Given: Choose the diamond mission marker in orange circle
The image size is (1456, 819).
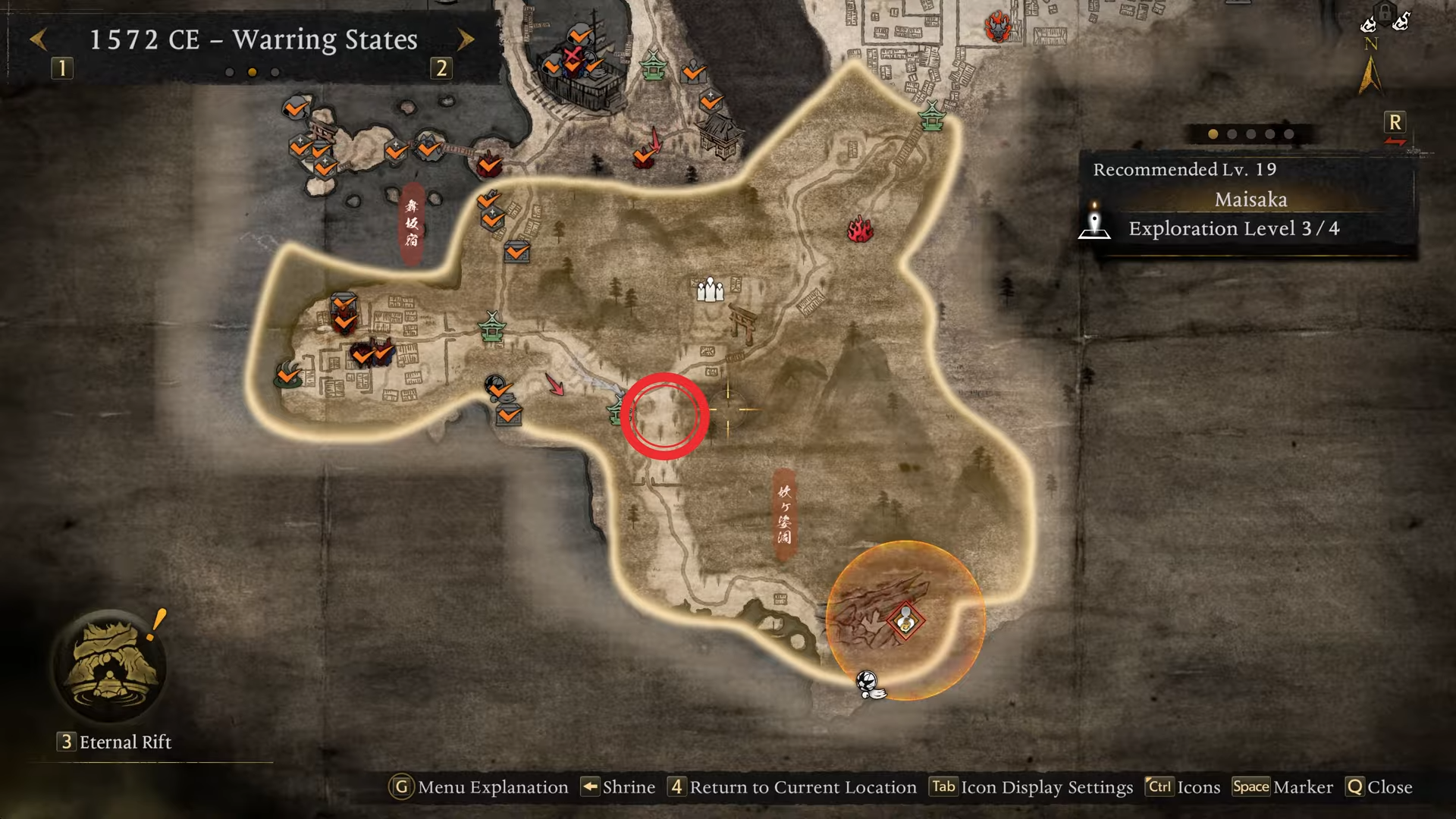Looking at the screenshot, I should click(x=905, y=622).
